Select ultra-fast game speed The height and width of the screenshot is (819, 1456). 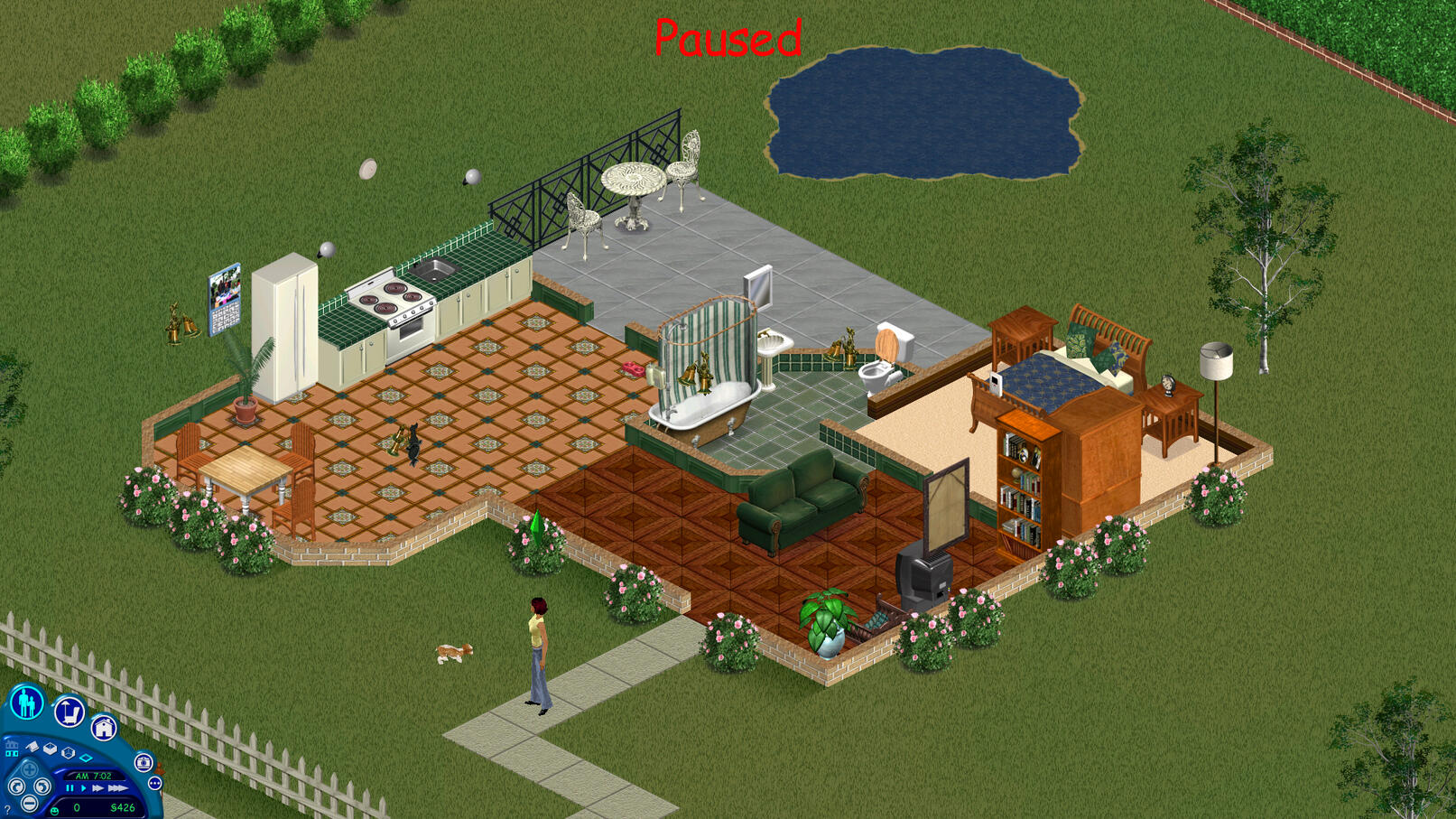click(x=116, y=788)
